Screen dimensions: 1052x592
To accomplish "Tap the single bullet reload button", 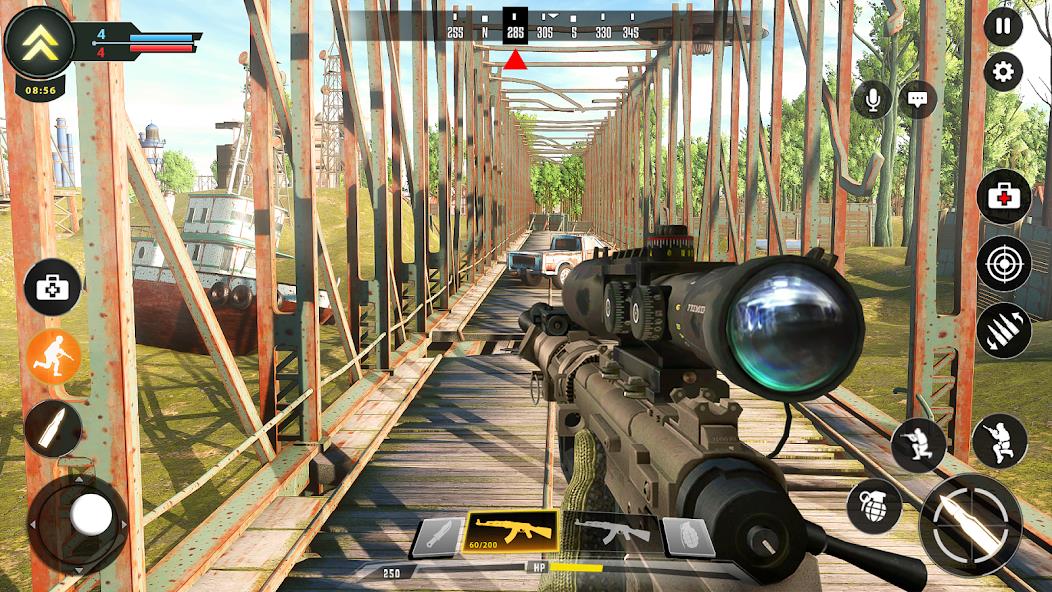I will pos(53,429).
